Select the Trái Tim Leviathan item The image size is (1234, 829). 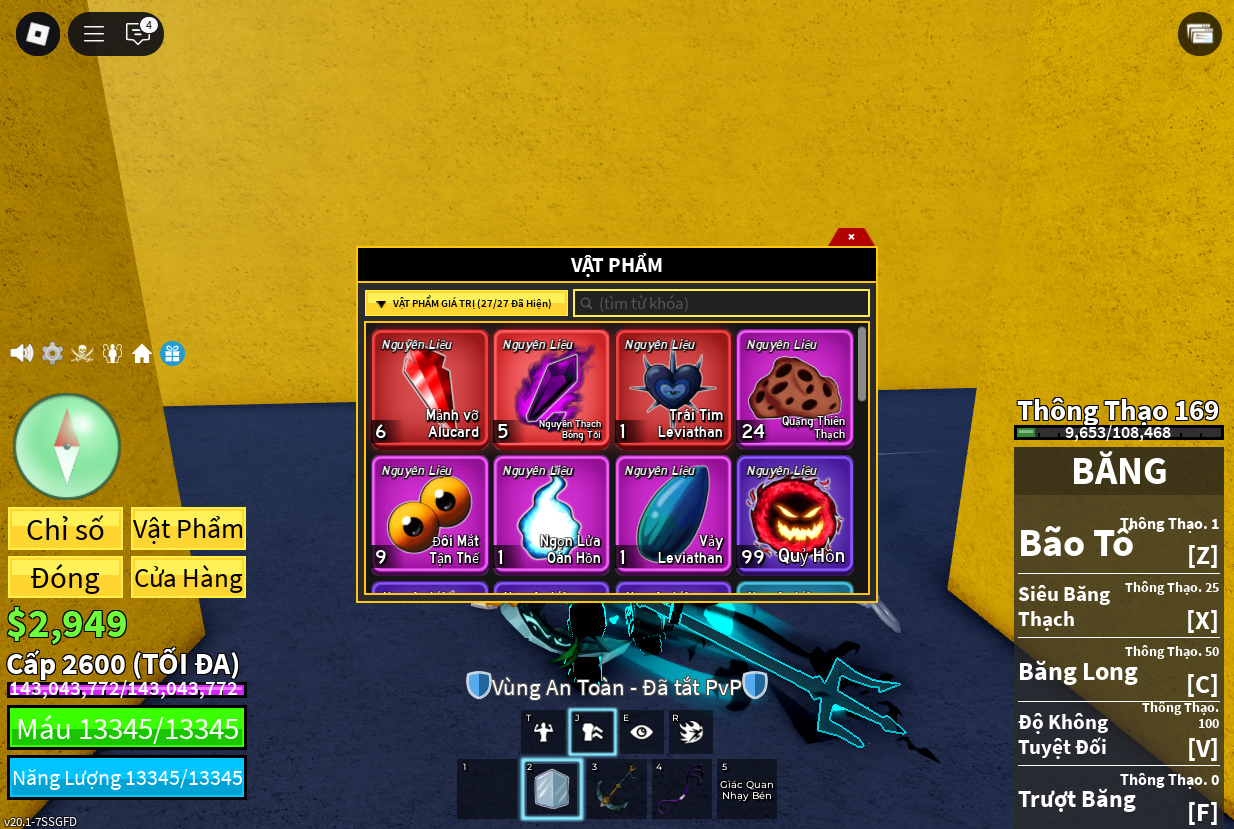tap(673, 388)
